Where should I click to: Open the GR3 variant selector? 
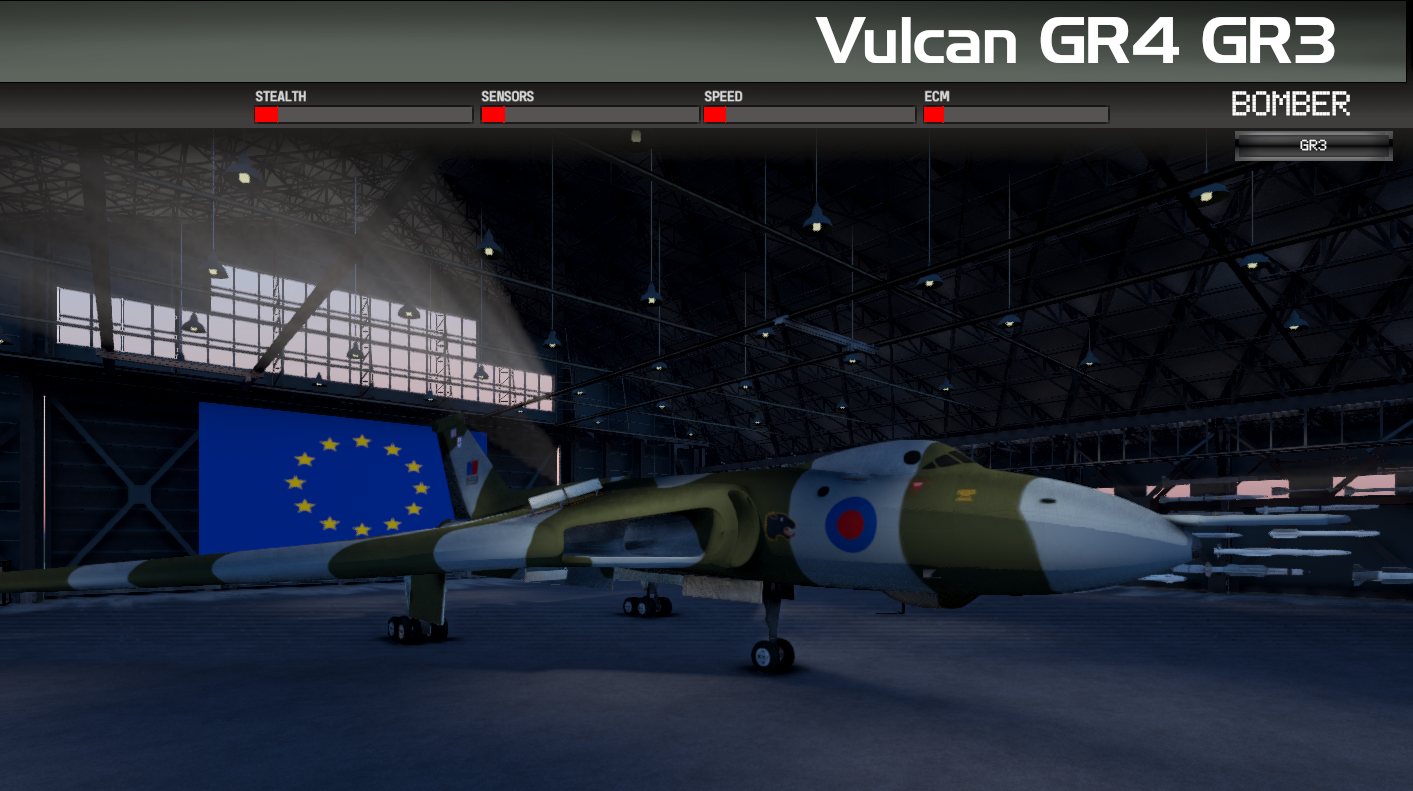pos(1313,146)
